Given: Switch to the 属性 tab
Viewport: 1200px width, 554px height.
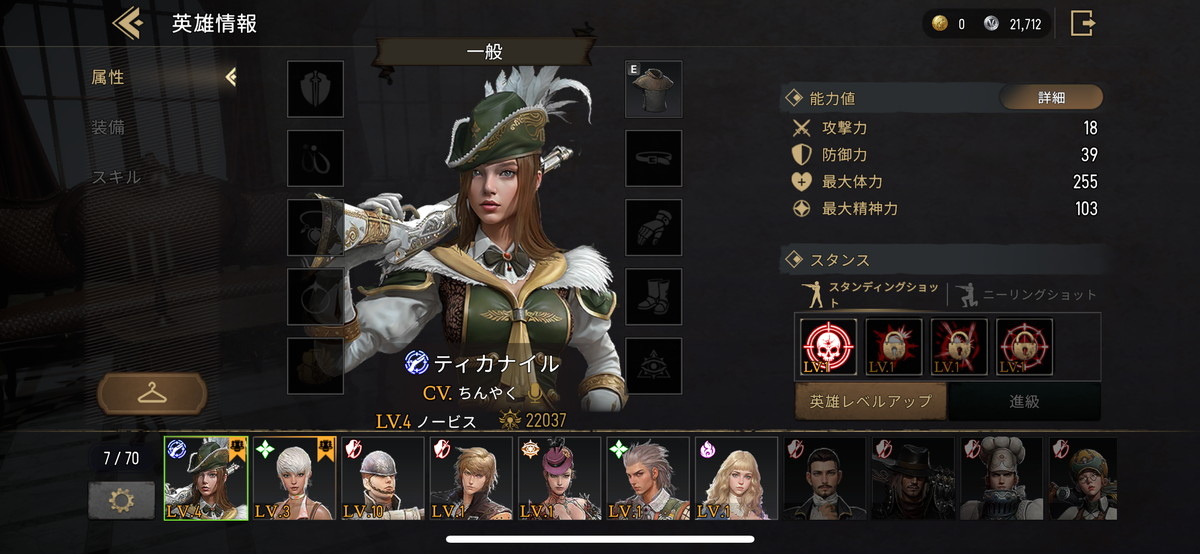Looking at the screenshot, I should click(108, 77).
